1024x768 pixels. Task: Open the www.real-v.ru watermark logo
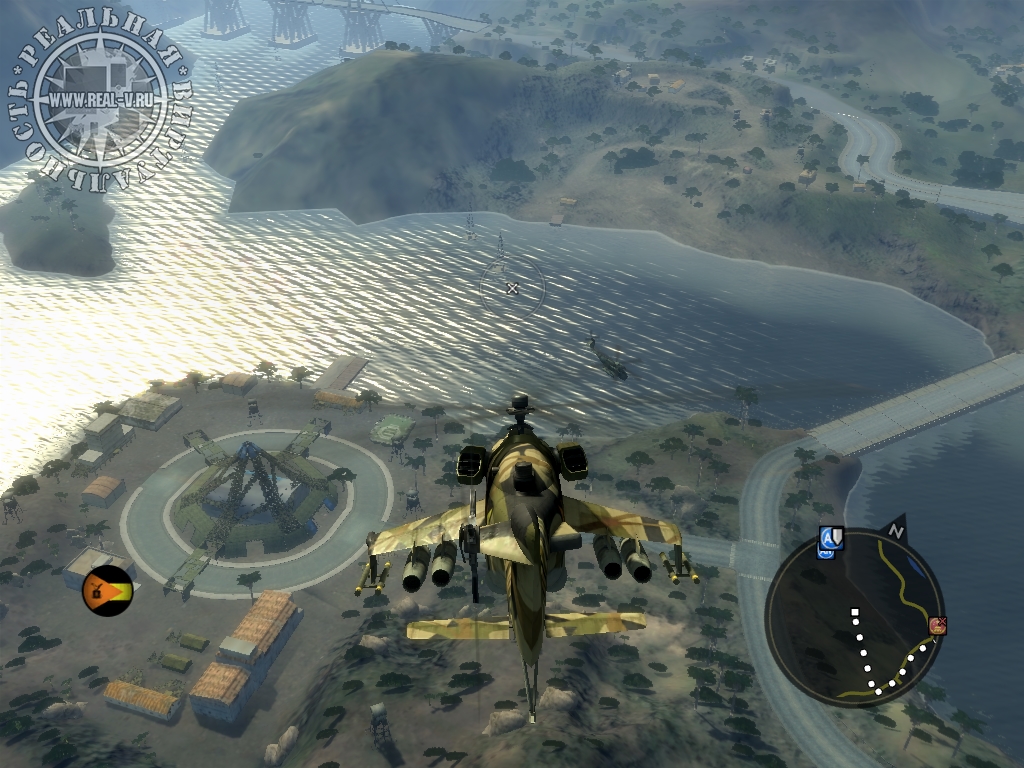(98, 98)
